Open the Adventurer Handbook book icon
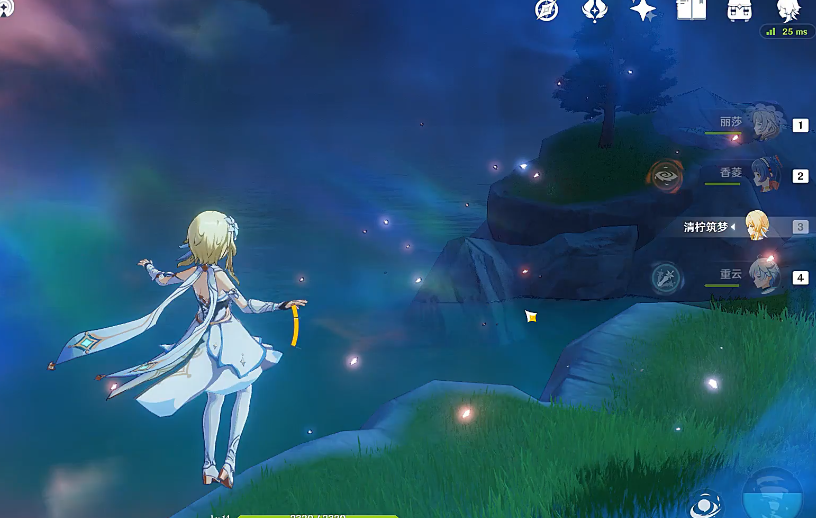This screenshot has height=518, width=816. pyautogui.click(x=691, y=11)
